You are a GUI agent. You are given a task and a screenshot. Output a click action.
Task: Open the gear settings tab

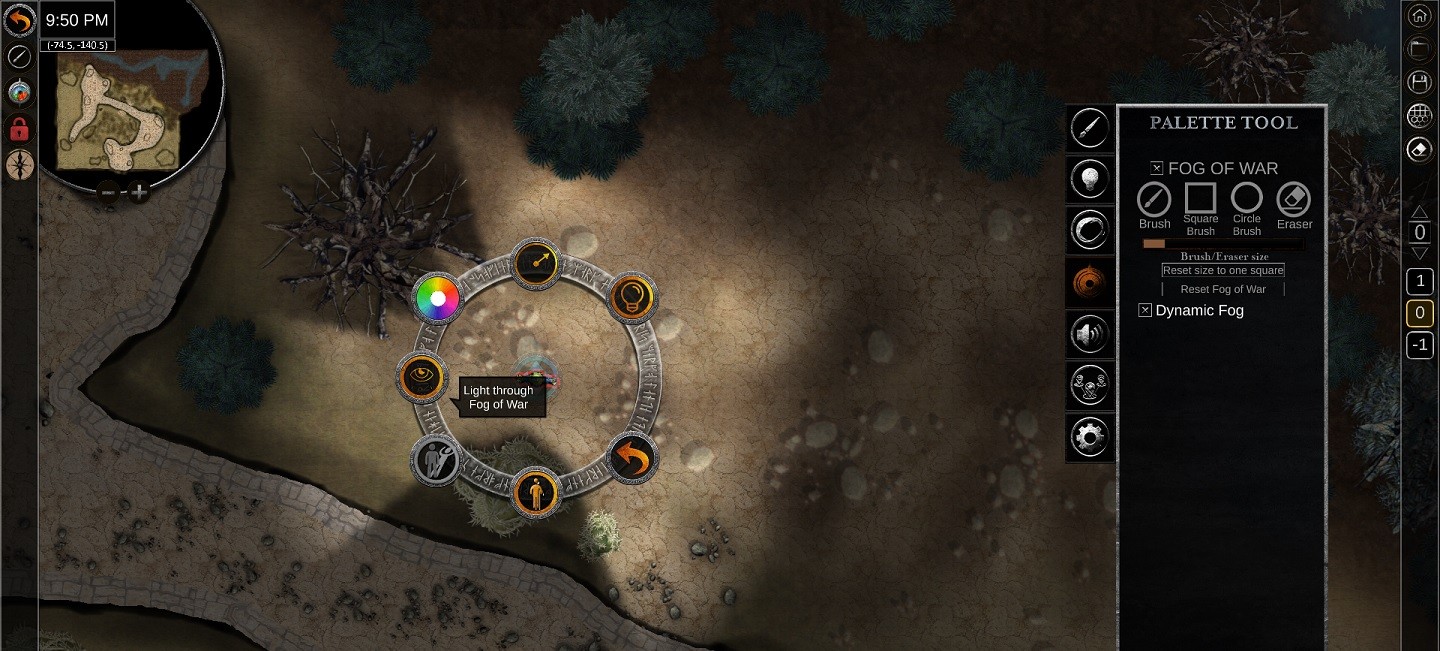[x=1090, y=436]
